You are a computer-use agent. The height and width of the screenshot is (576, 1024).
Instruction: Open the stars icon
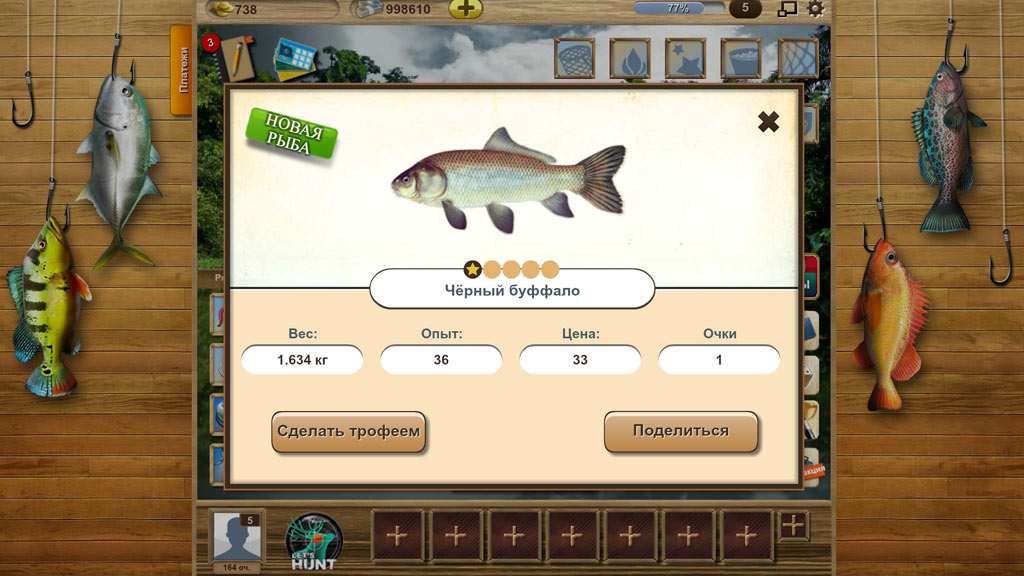(x=685, y=58)
